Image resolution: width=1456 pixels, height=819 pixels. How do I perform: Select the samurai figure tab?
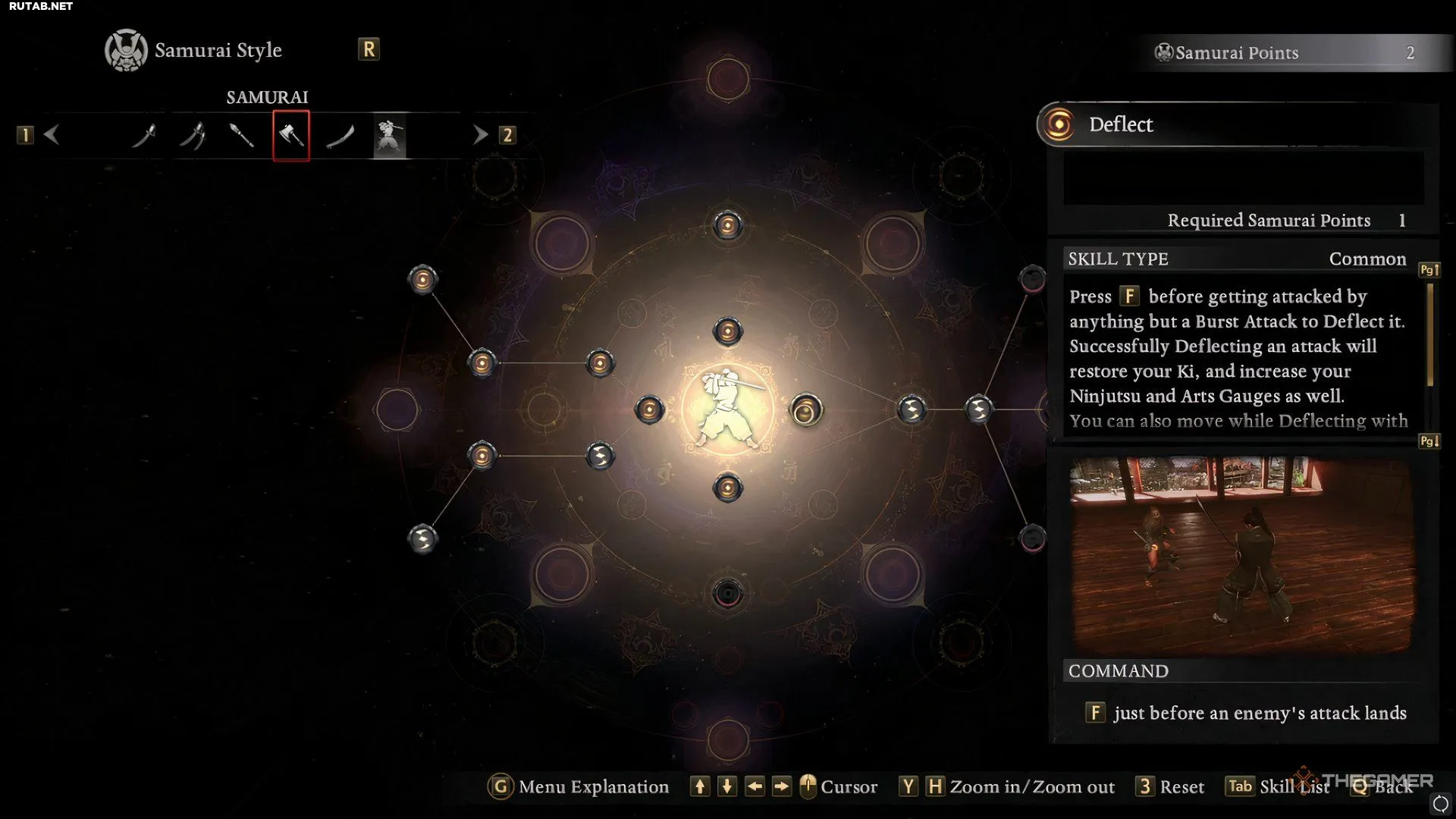point(390,136)
